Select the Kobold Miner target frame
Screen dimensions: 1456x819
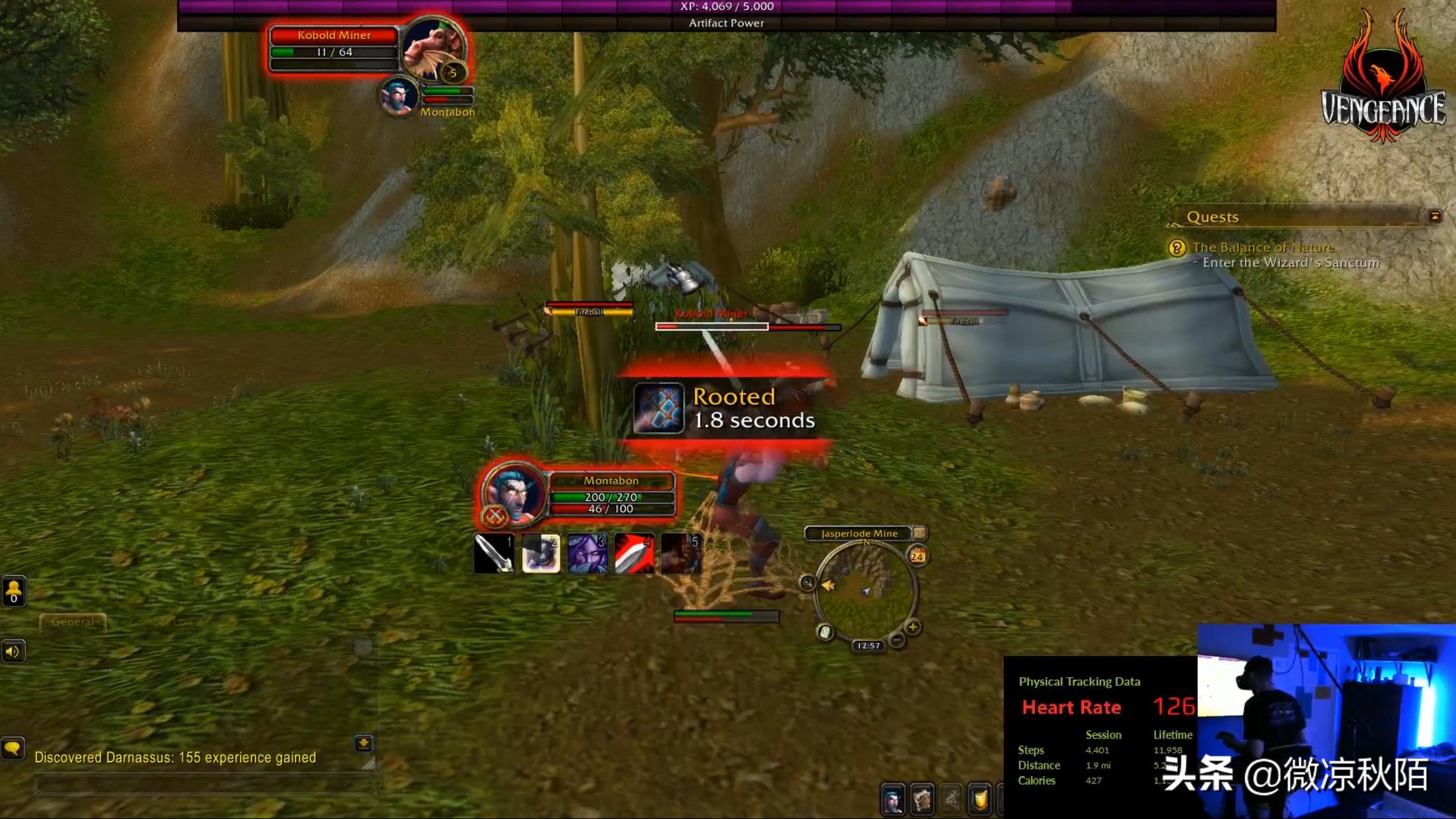pyautogui.click(x=334, y=44)
